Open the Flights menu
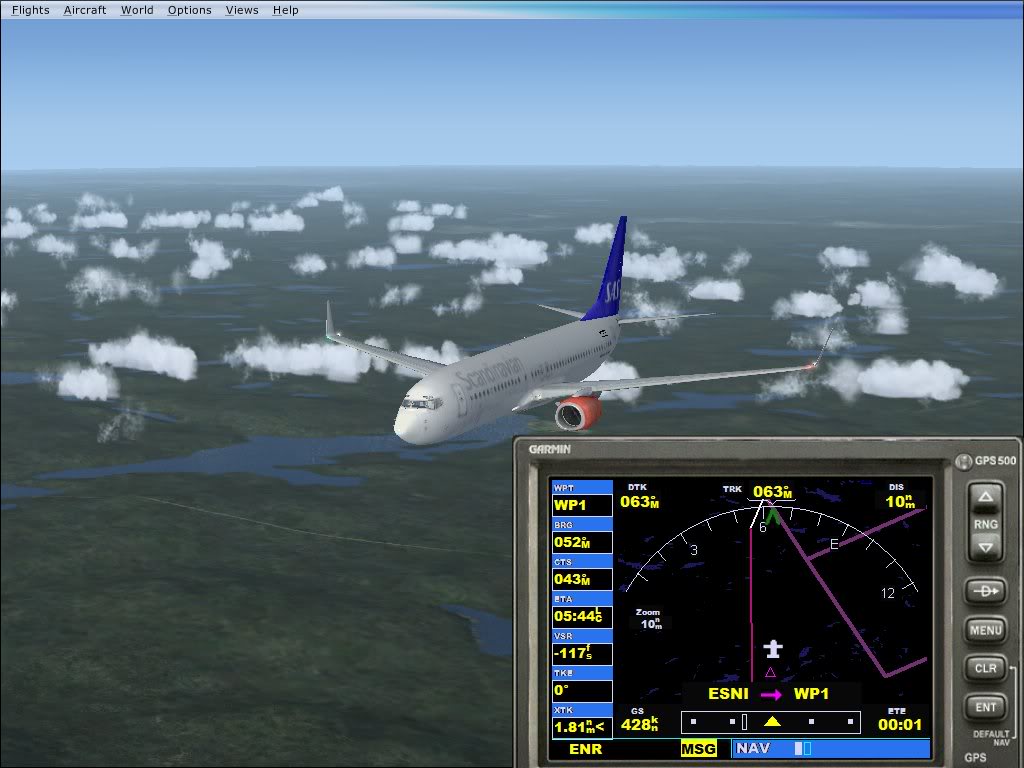1024x768 pixels. tap(30, 10)
